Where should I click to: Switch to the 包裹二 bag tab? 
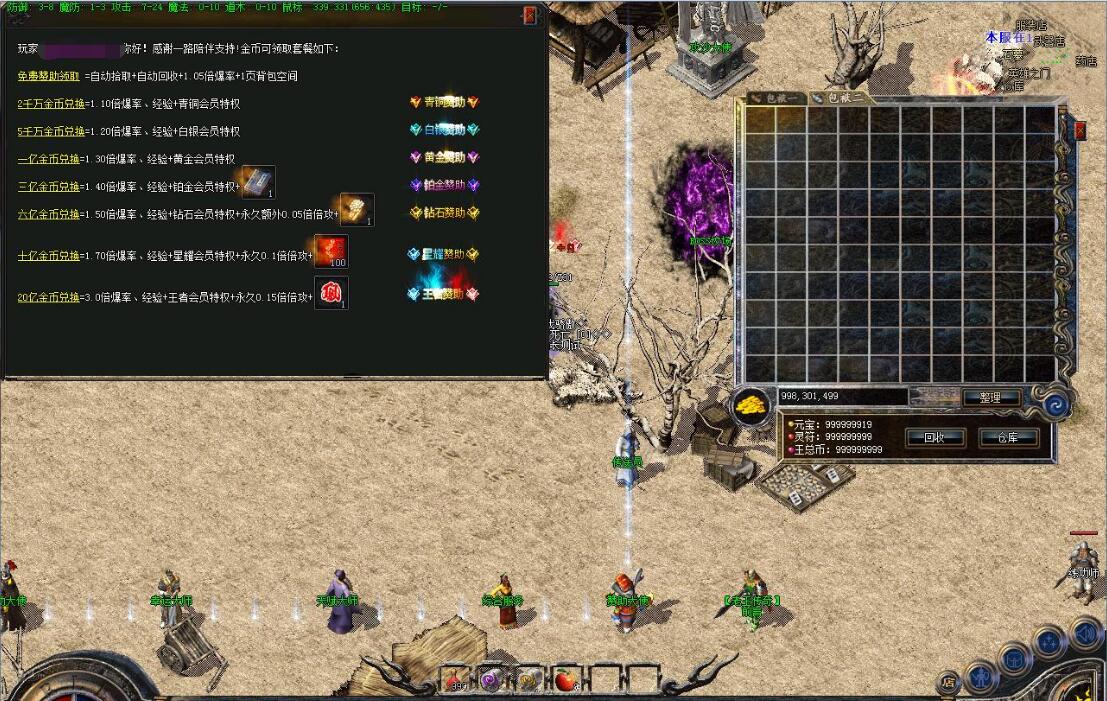(x=840, y=98)
